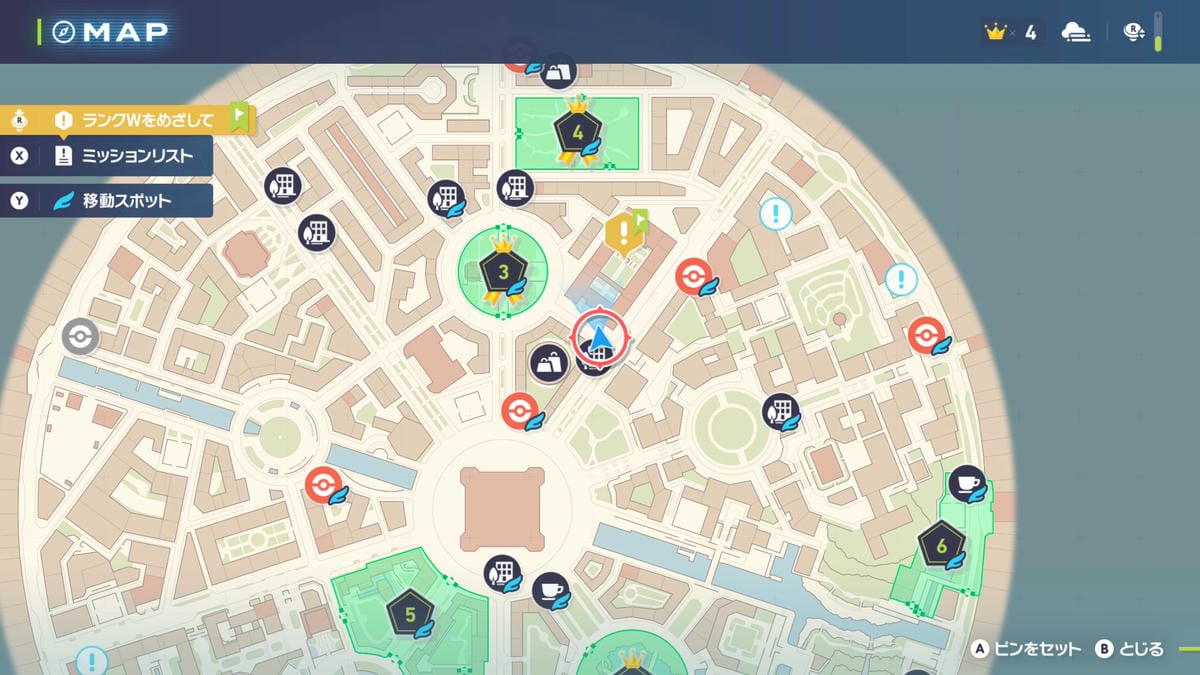
Task: Show the 移動スポット travel spots
Action: click(125, 200)
